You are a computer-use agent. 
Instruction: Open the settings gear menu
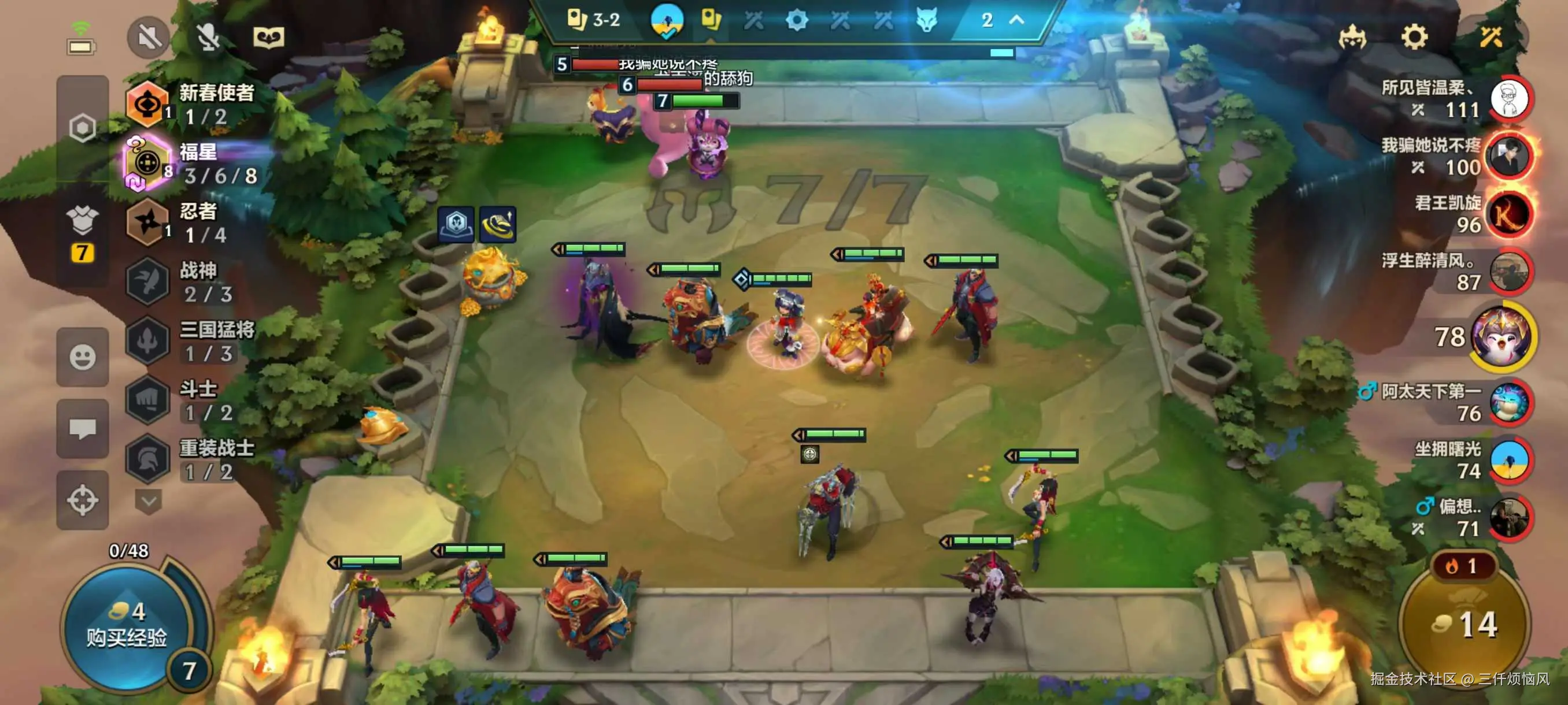coord(1414,37)
